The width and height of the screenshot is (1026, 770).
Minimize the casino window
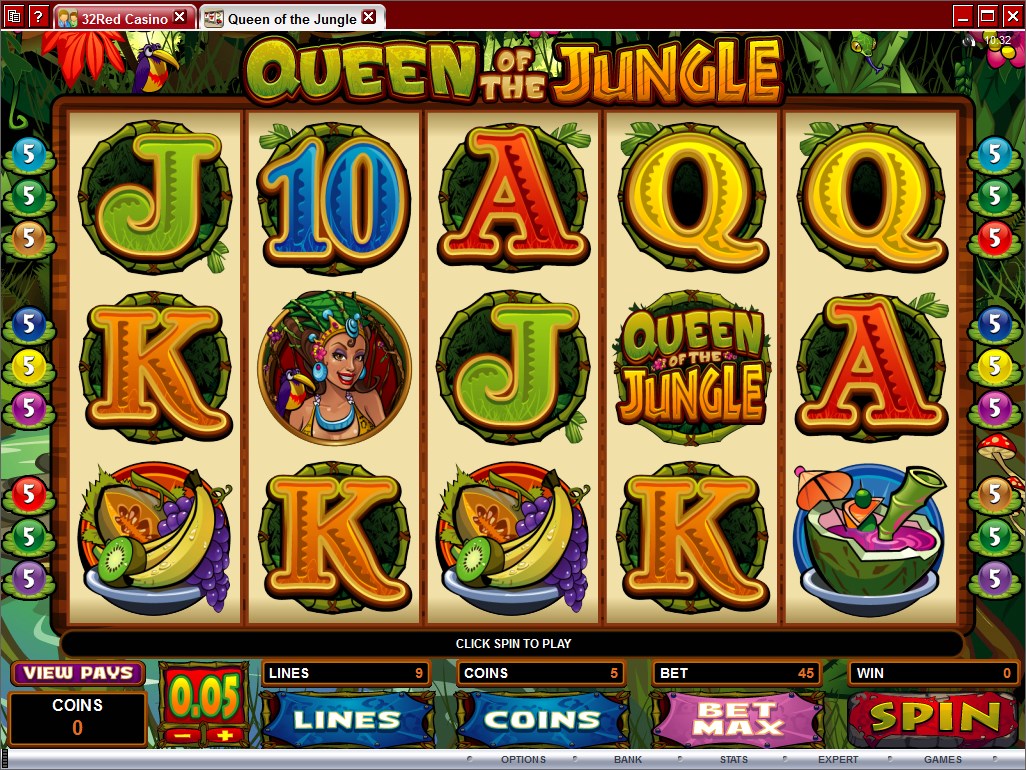point(963,15)
